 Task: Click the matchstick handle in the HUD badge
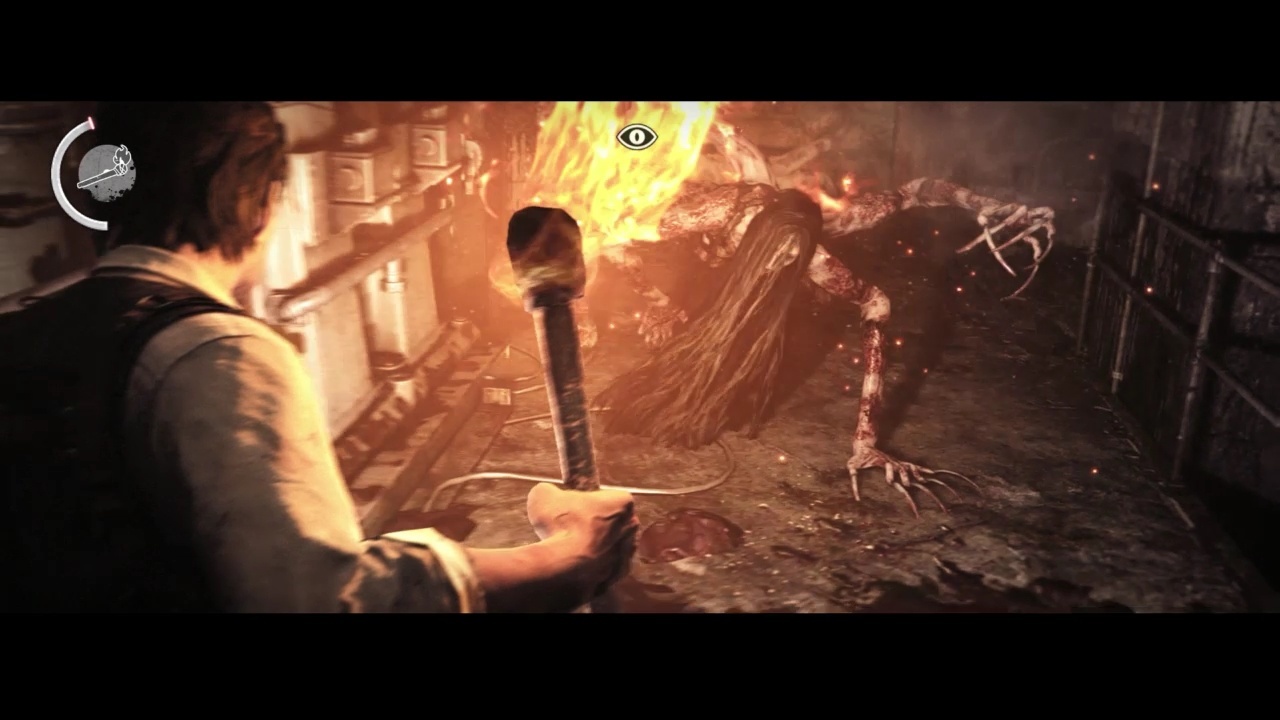(x=96, y=180)
